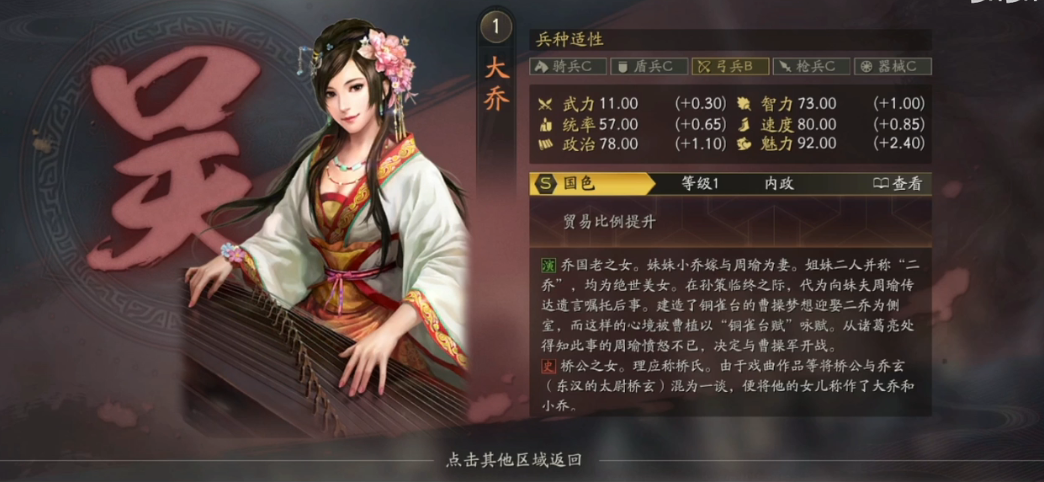This screenshot has width=1044, height=482.
Task: Choose the highlighted 弓兵B aptitude
Action: click(731, 67)
